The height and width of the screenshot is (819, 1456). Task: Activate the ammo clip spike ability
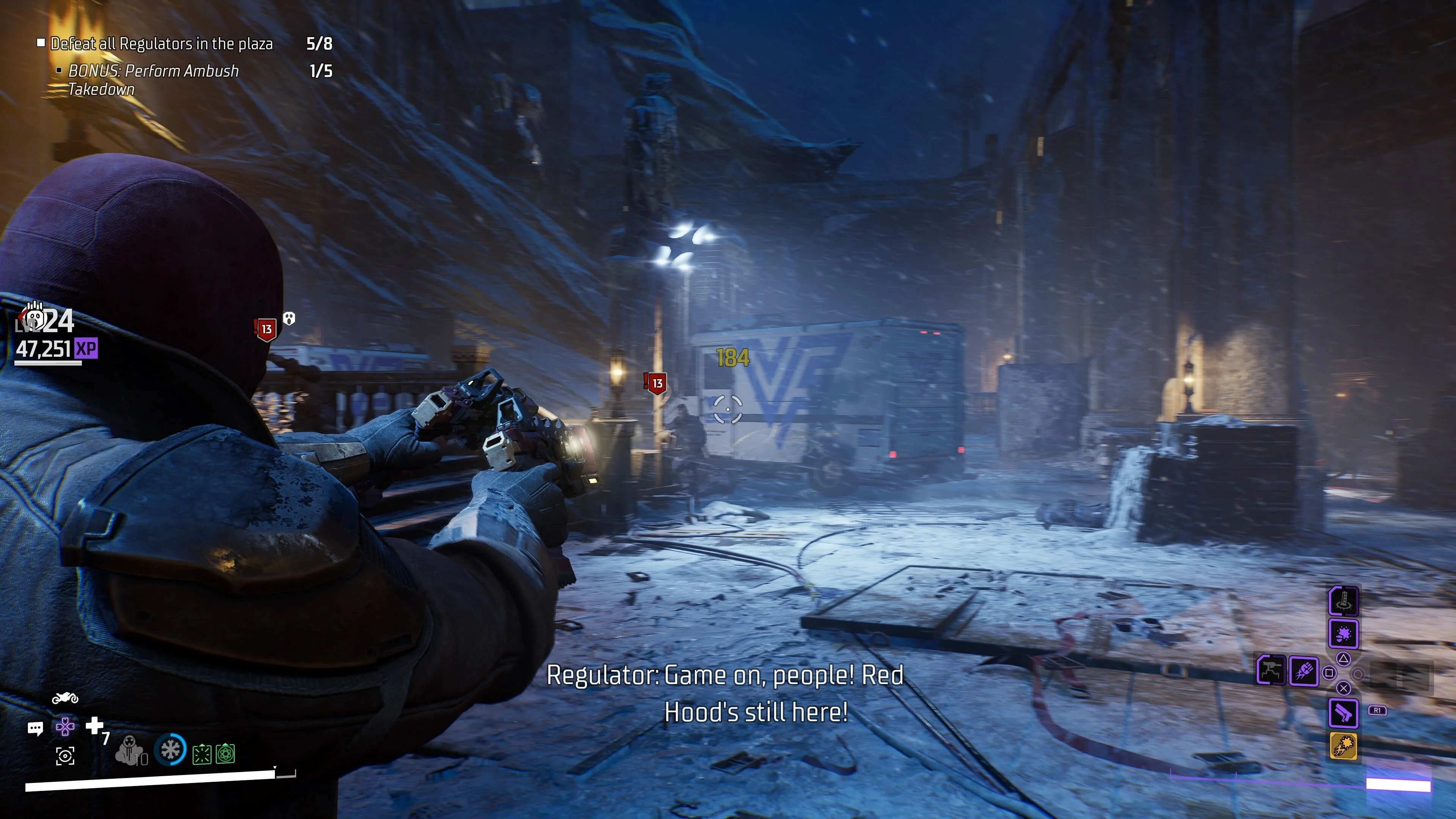tap(1343, 600)
